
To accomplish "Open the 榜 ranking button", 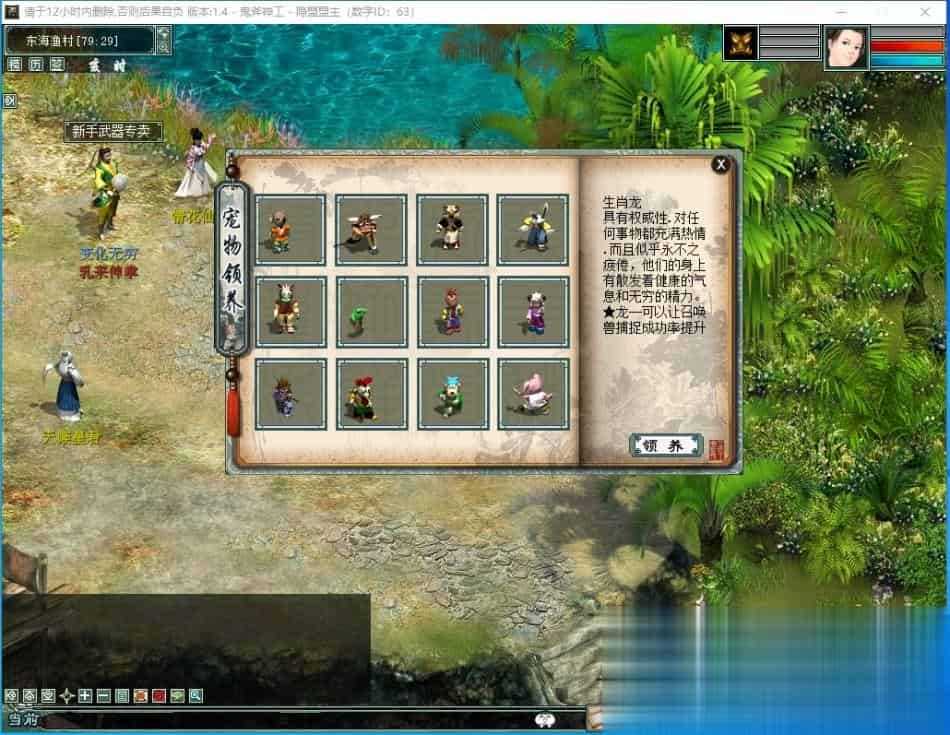I will pyautogui.click(x=14, y=64).
